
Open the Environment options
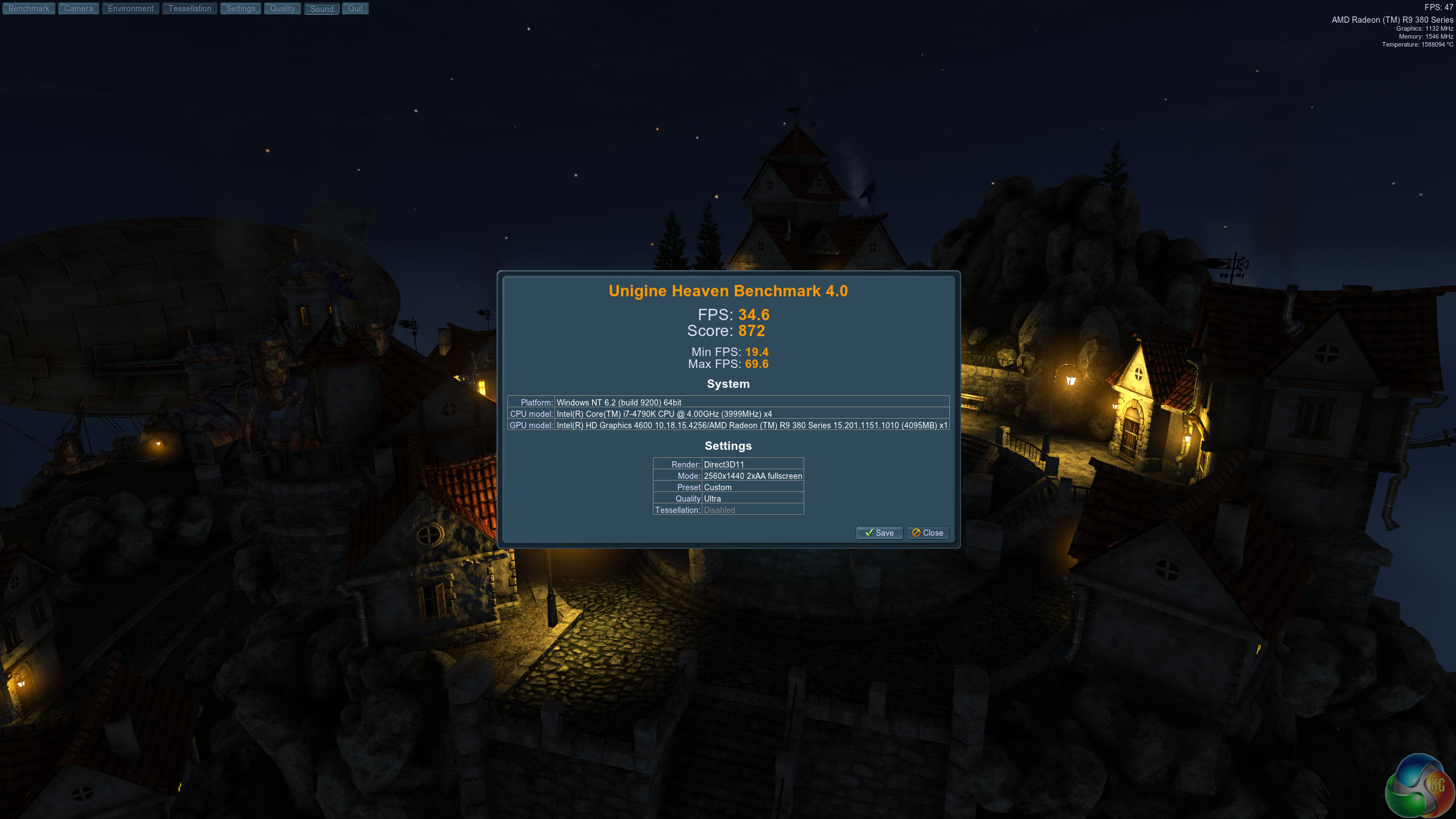tap(131, 9)
